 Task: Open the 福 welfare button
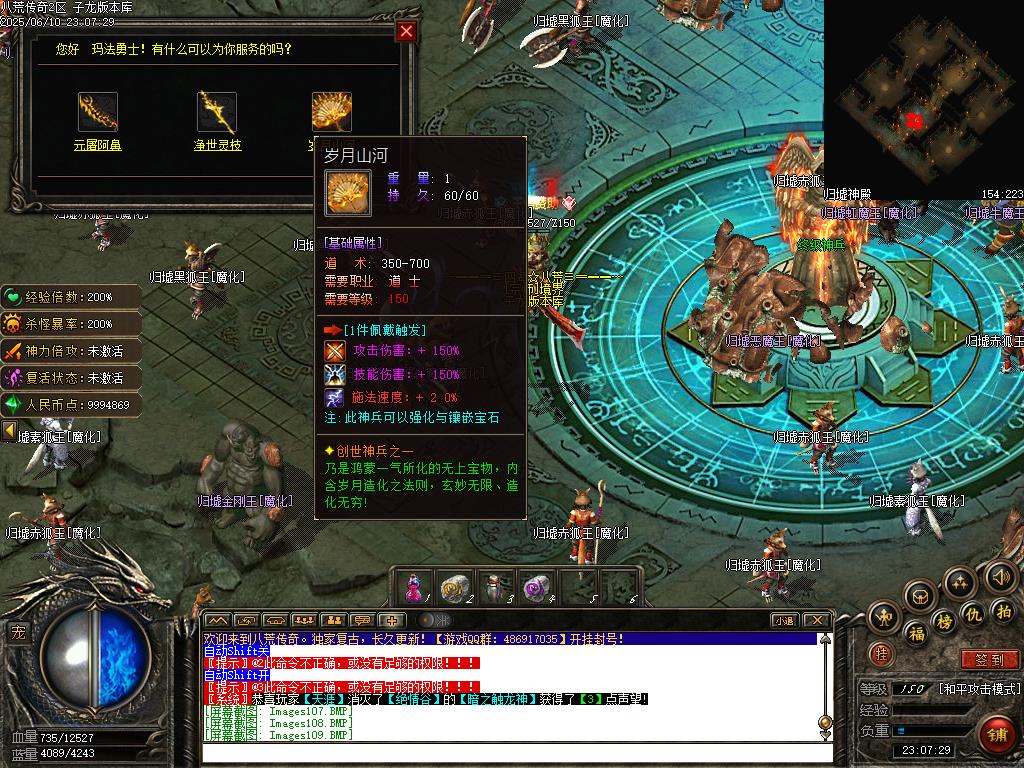pos(915,634)
